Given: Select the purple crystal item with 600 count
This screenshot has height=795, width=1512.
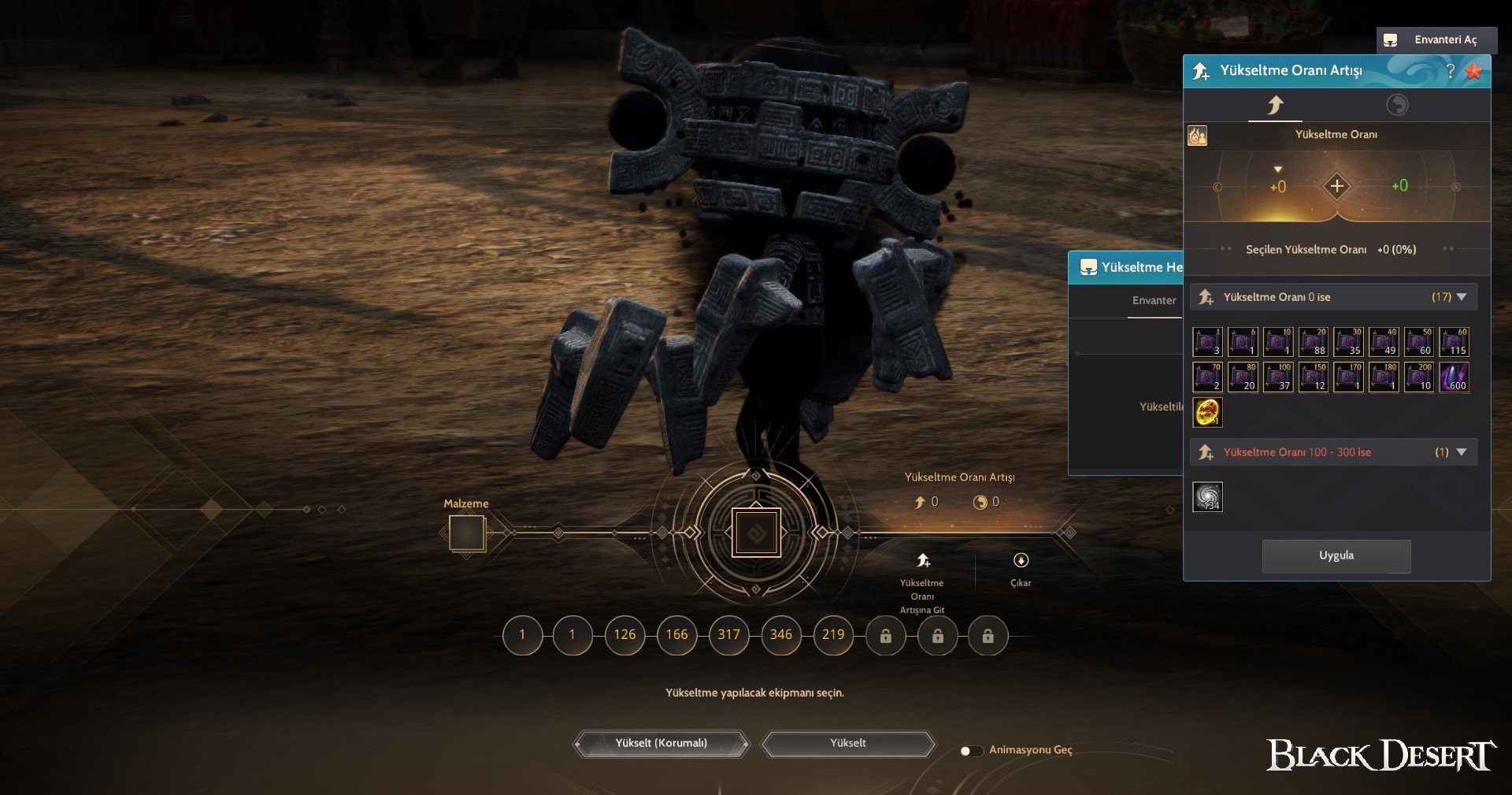Looking at the screenshot, I should click(1454, 377).
